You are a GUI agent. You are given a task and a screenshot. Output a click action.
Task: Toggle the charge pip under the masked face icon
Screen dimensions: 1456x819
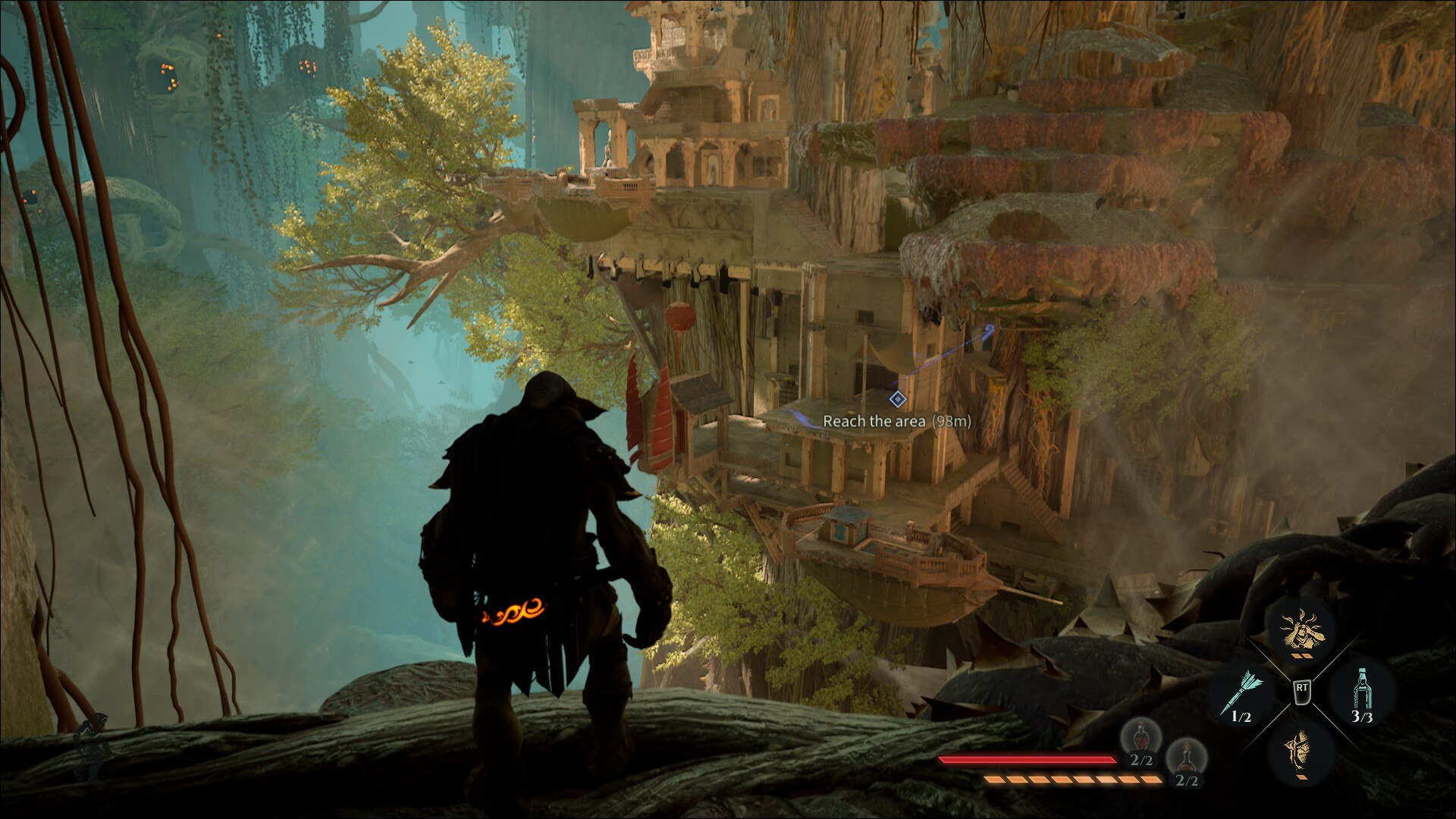point(1302,777)
